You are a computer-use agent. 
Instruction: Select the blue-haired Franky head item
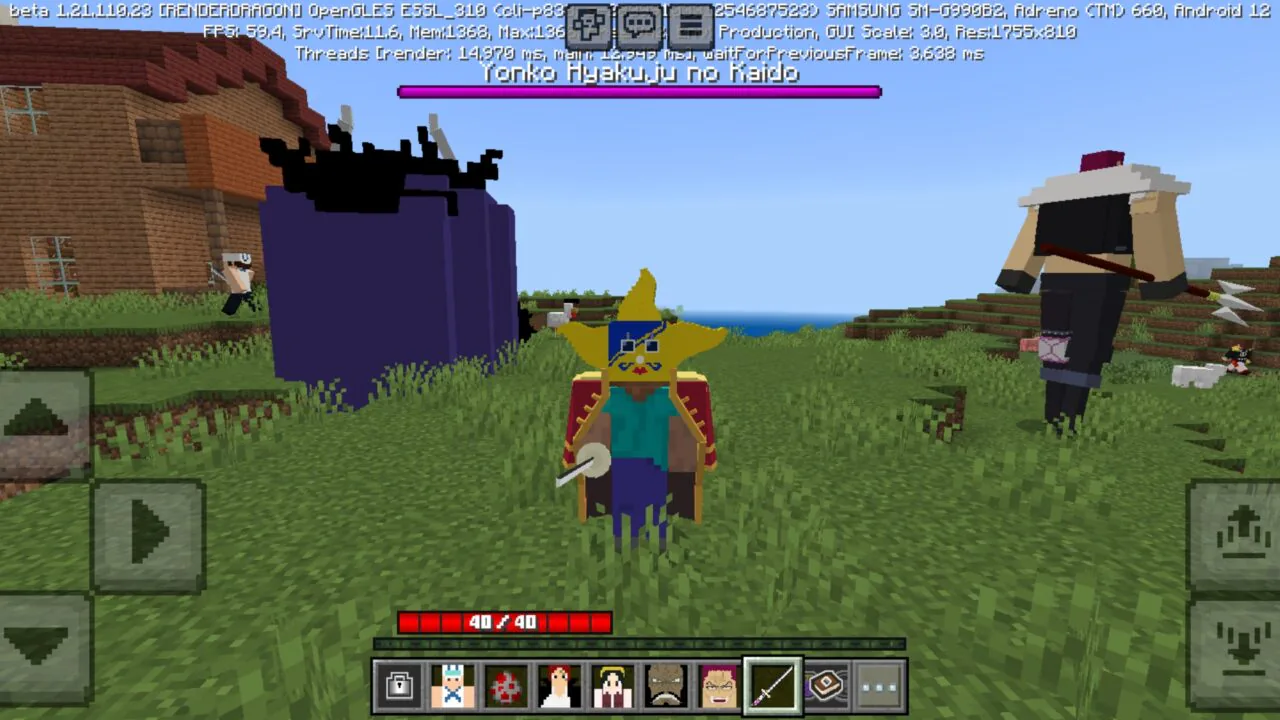coord(454,685)
